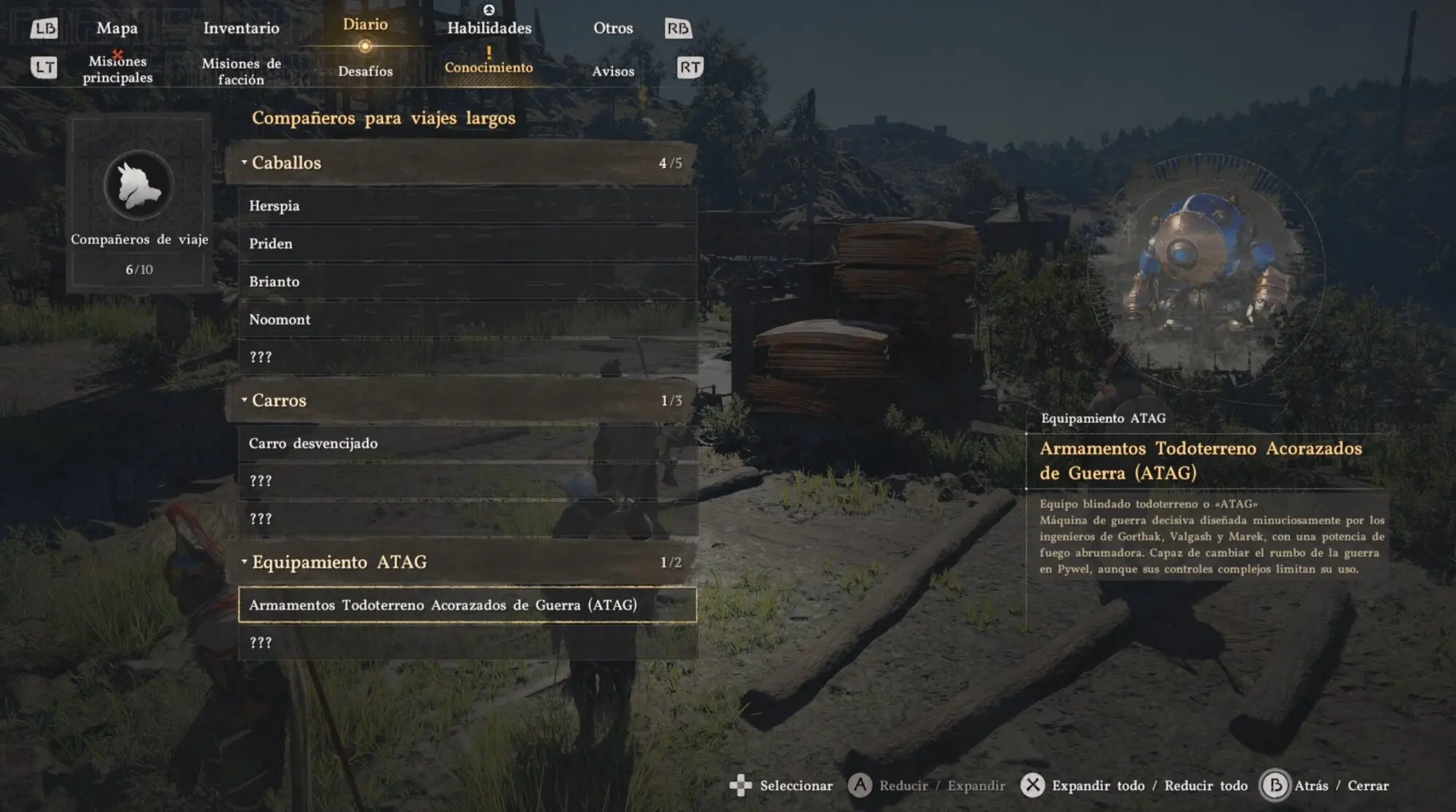
Task: Select the Armamentos Todoterreno Acorazados entry
Action: [467, 605]
